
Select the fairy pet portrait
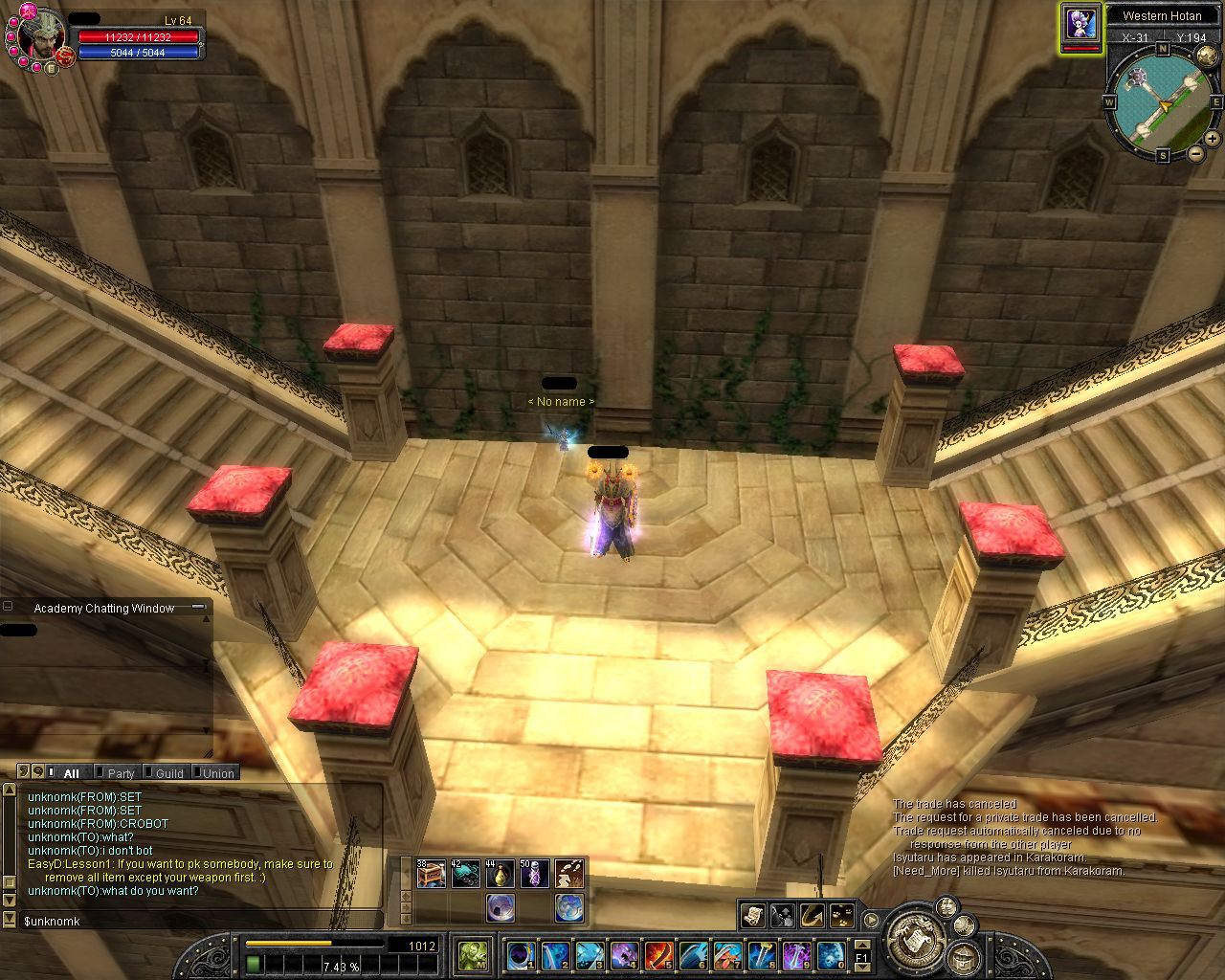[x=1080, y=23]
